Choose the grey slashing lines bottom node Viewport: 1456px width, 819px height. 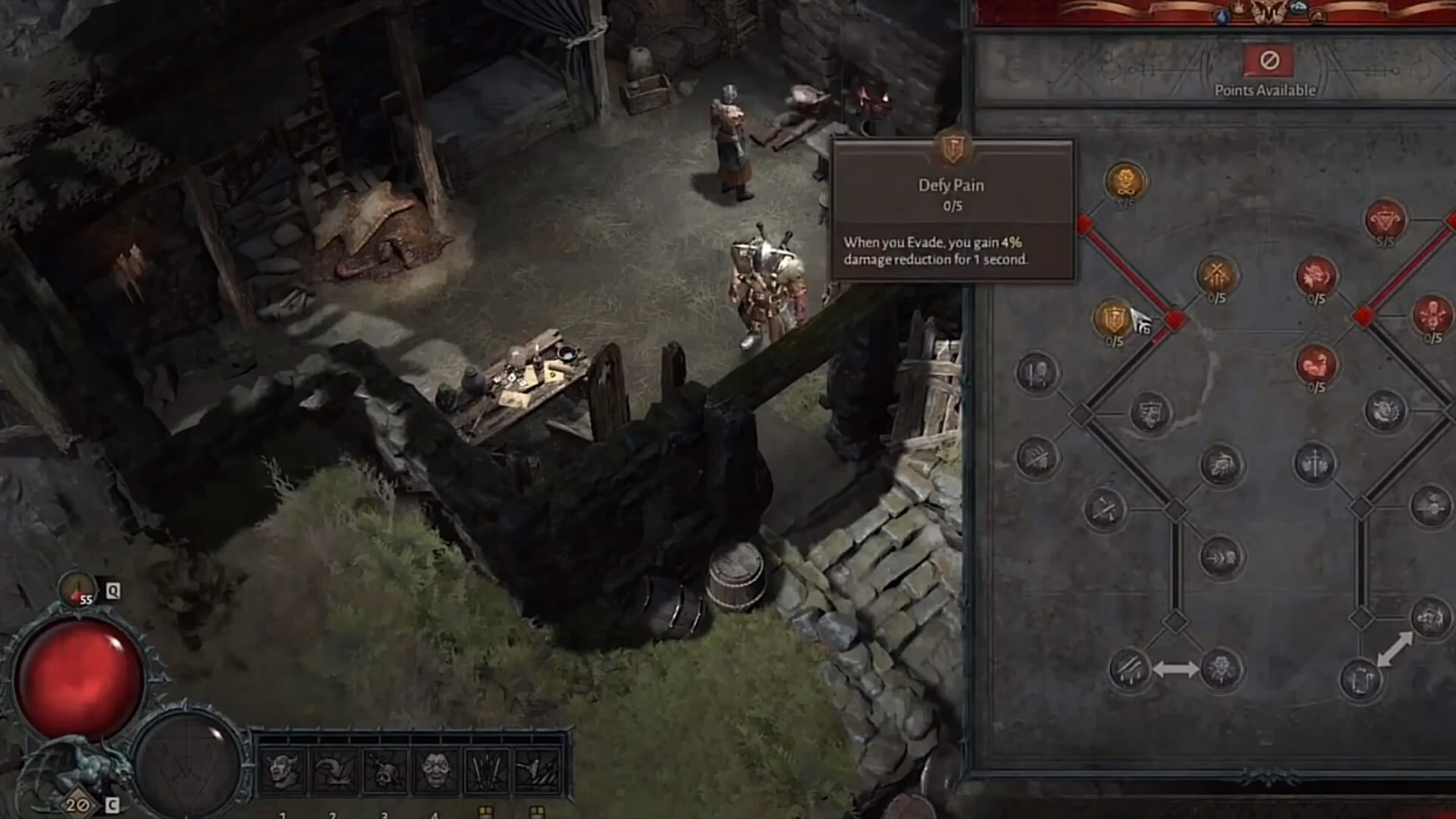[x=1129, y=669]
